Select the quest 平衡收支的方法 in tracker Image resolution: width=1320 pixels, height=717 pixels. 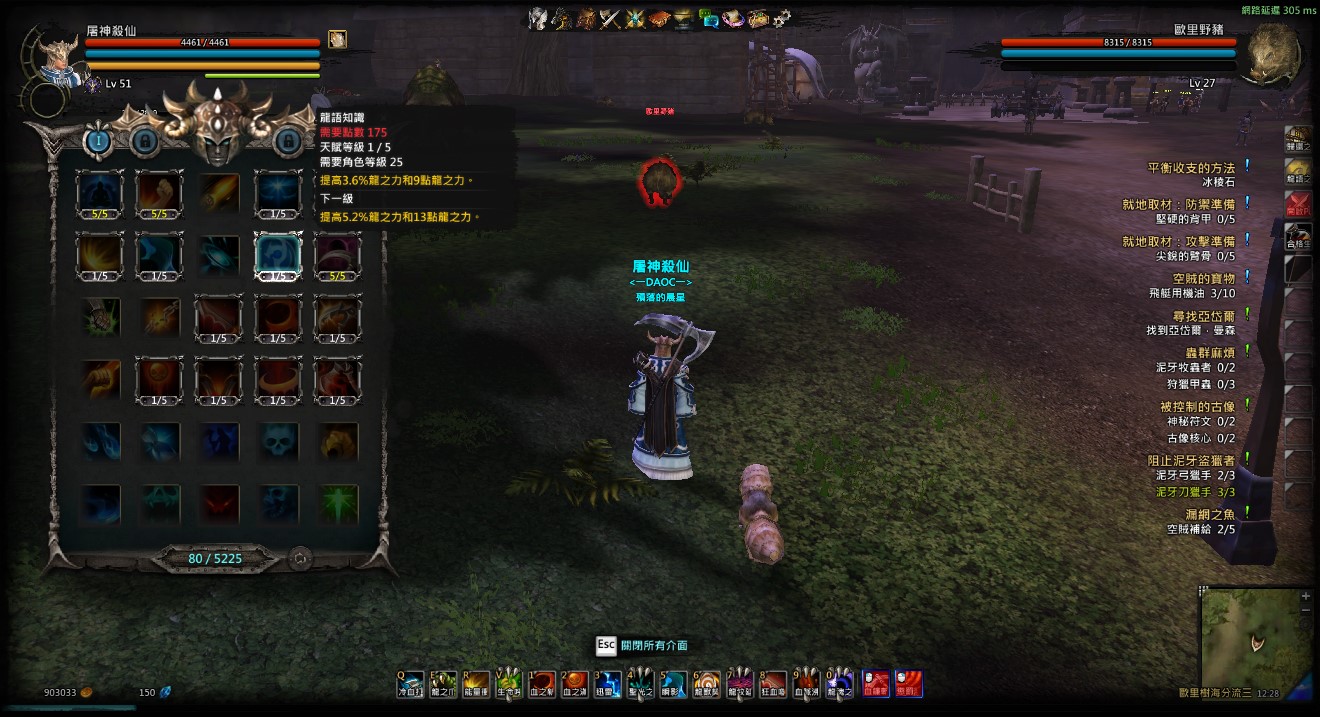[x=1190, y=168]
